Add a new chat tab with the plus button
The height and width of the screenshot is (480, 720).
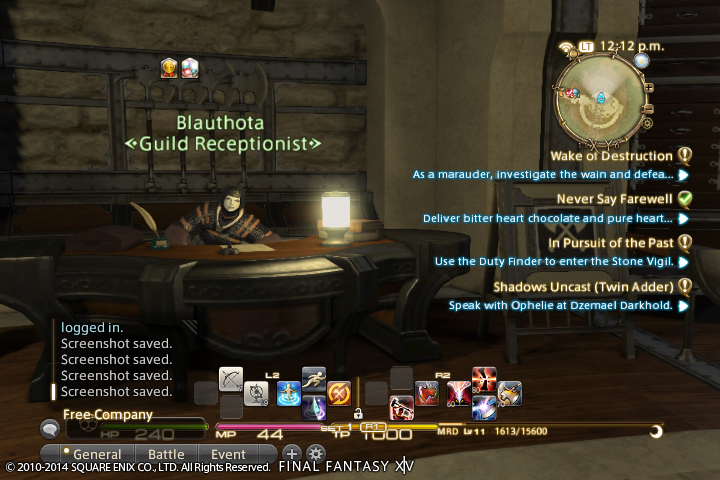click(x=293, y=454)
